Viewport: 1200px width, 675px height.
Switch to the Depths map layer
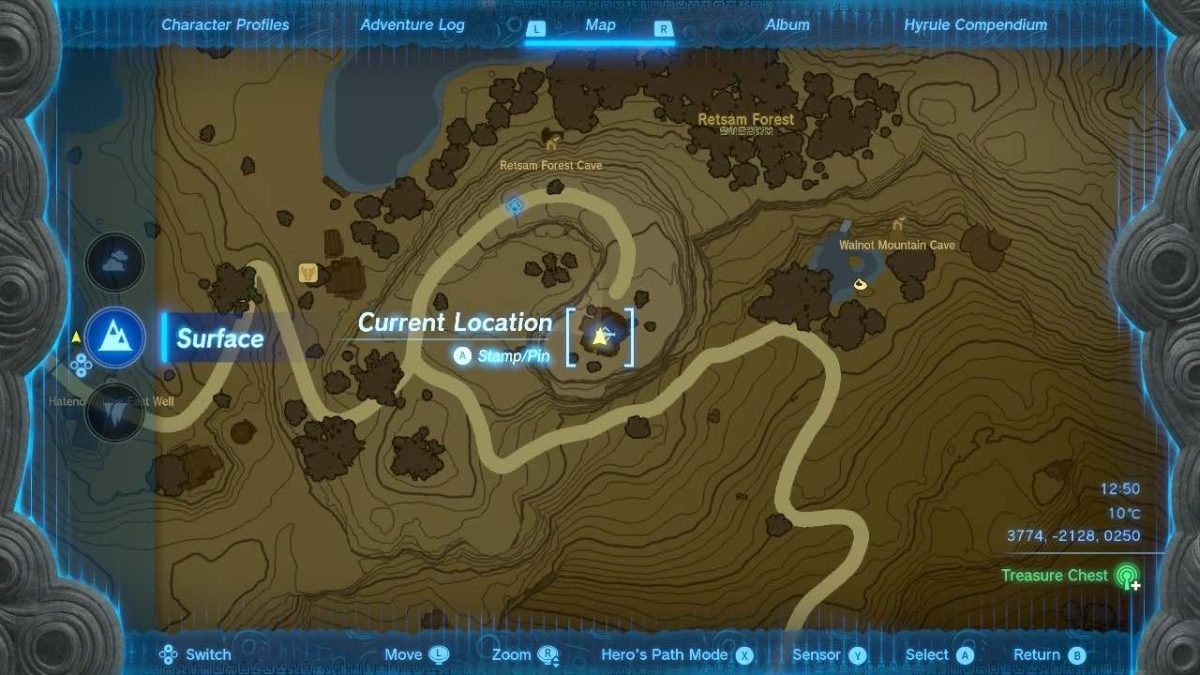tap(115, 410)
